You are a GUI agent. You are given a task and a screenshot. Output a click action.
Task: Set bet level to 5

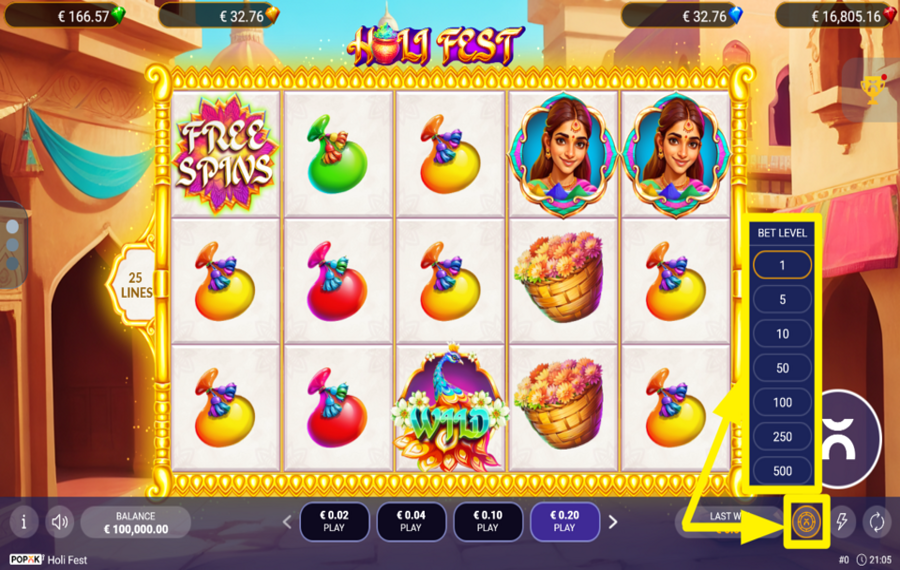point(782,300)
